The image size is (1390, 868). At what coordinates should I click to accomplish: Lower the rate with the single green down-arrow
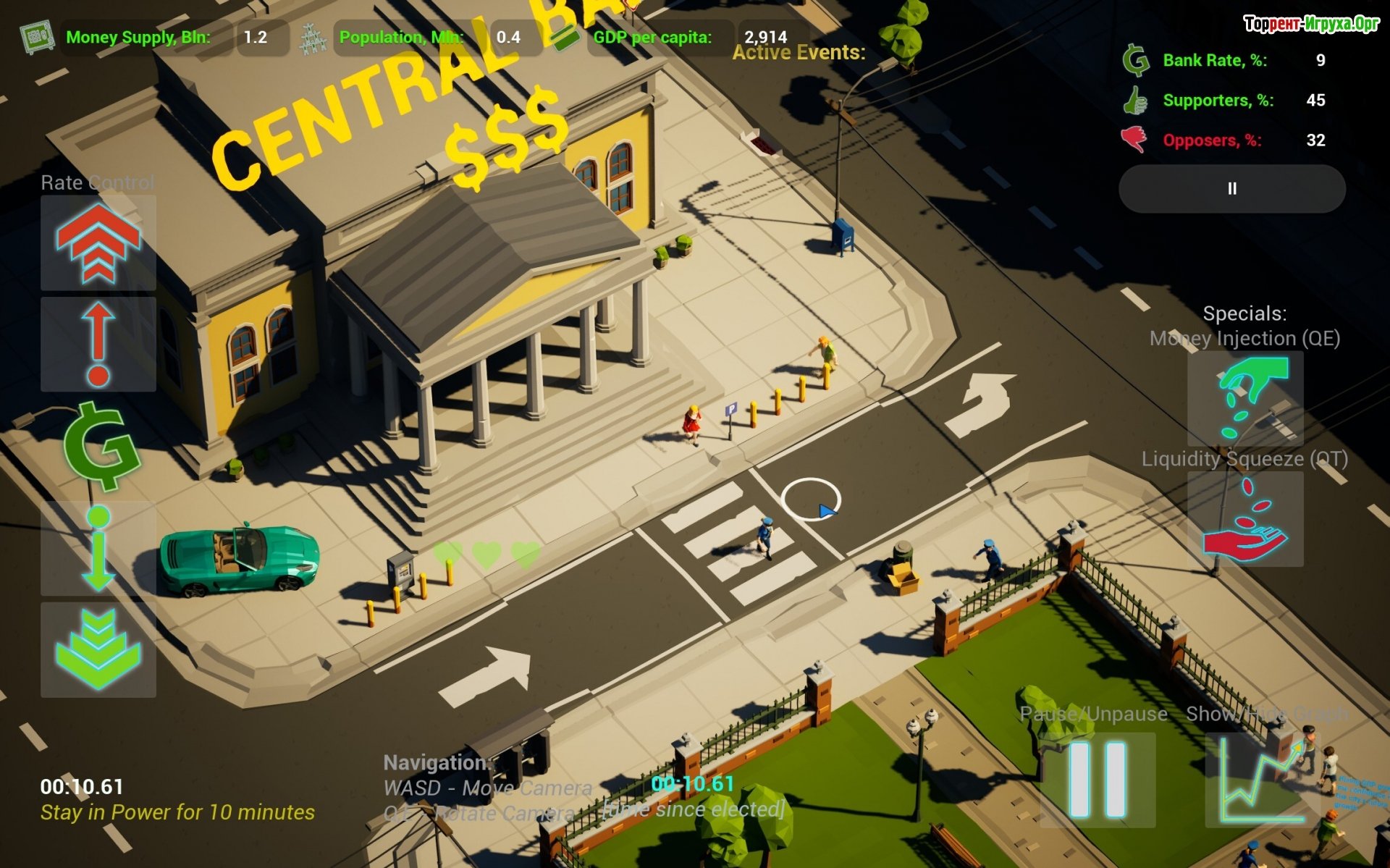pyautogui.click(x=98, y=549)
